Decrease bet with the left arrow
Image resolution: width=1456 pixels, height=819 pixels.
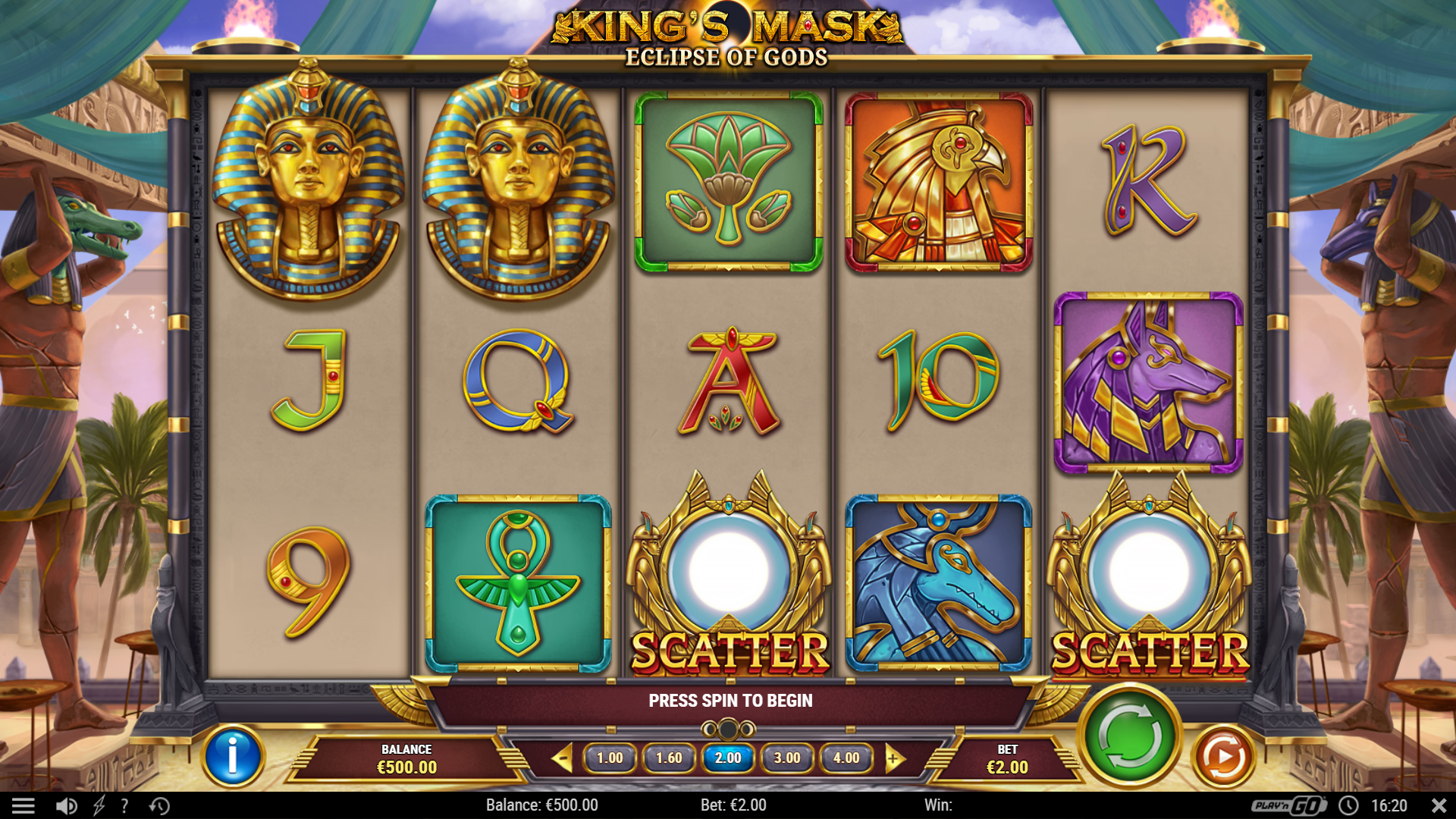(x=562, y=757)
